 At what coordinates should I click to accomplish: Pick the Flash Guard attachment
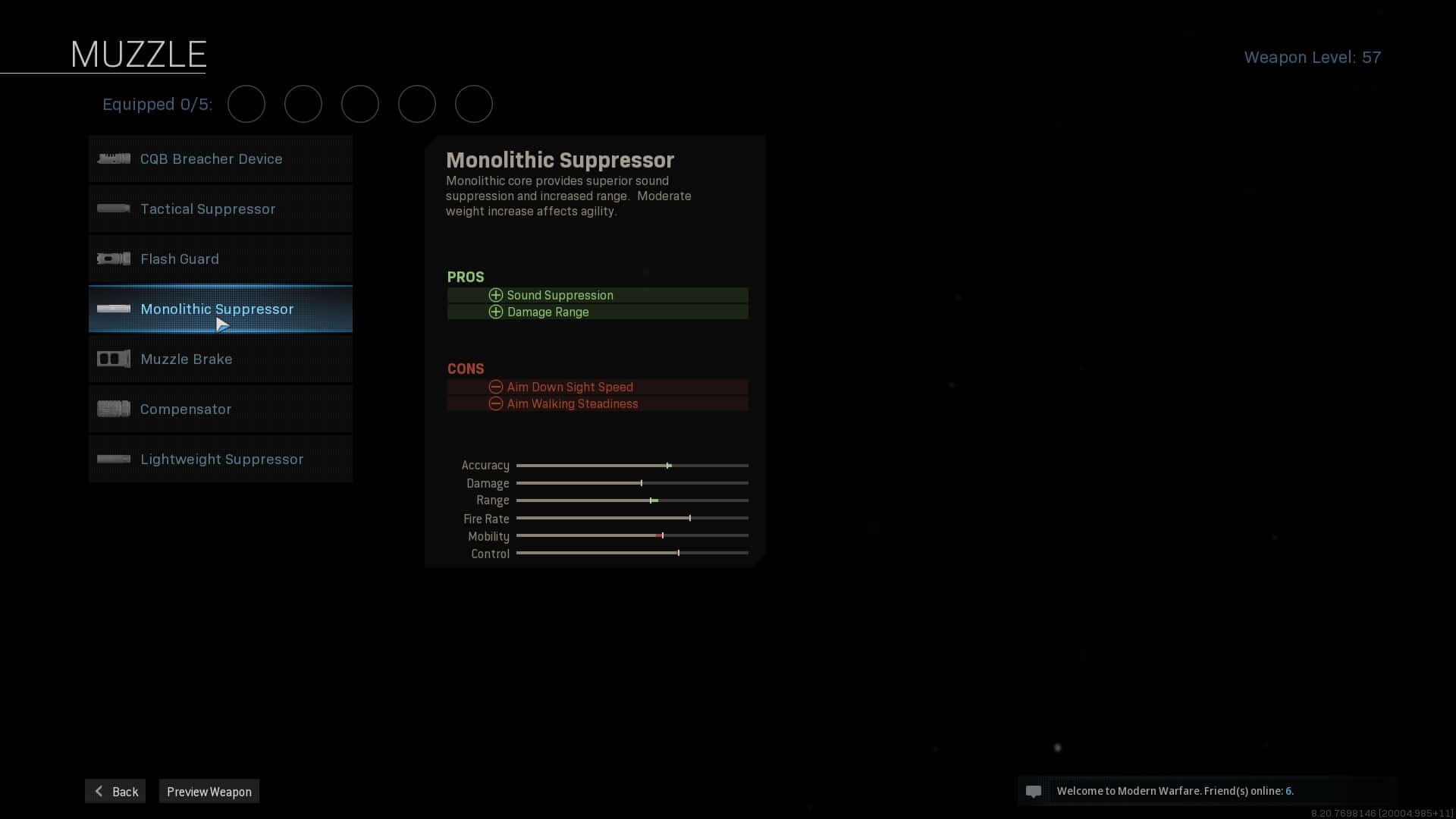coord(220,259)
